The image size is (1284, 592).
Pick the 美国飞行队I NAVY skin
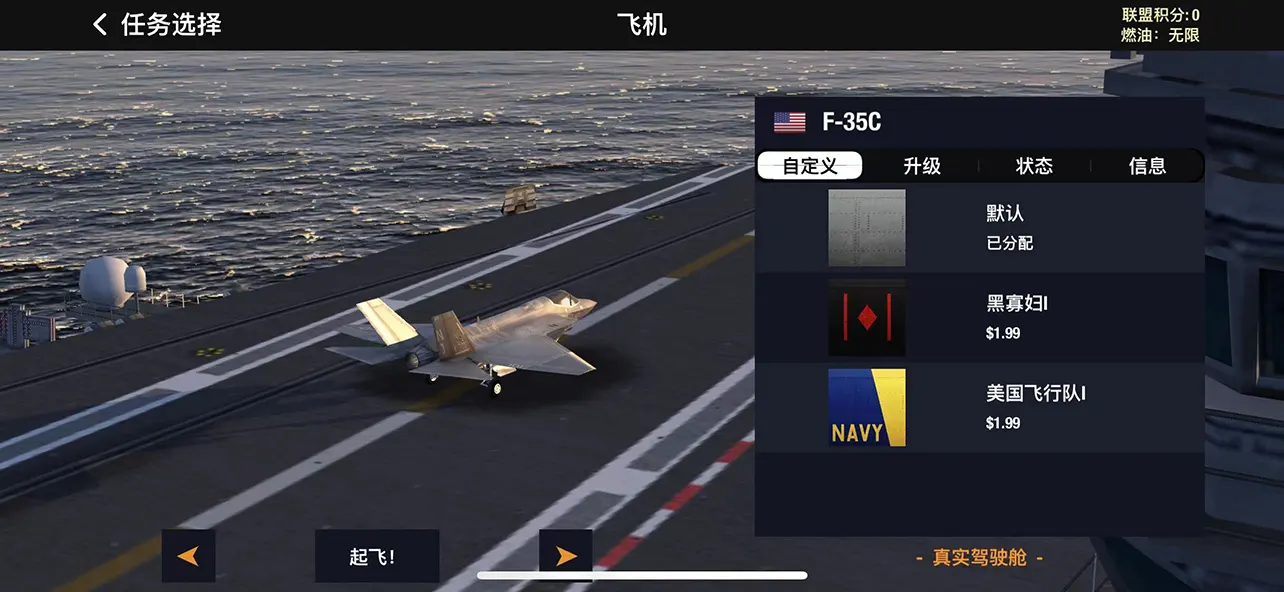tap(1035, 407)
